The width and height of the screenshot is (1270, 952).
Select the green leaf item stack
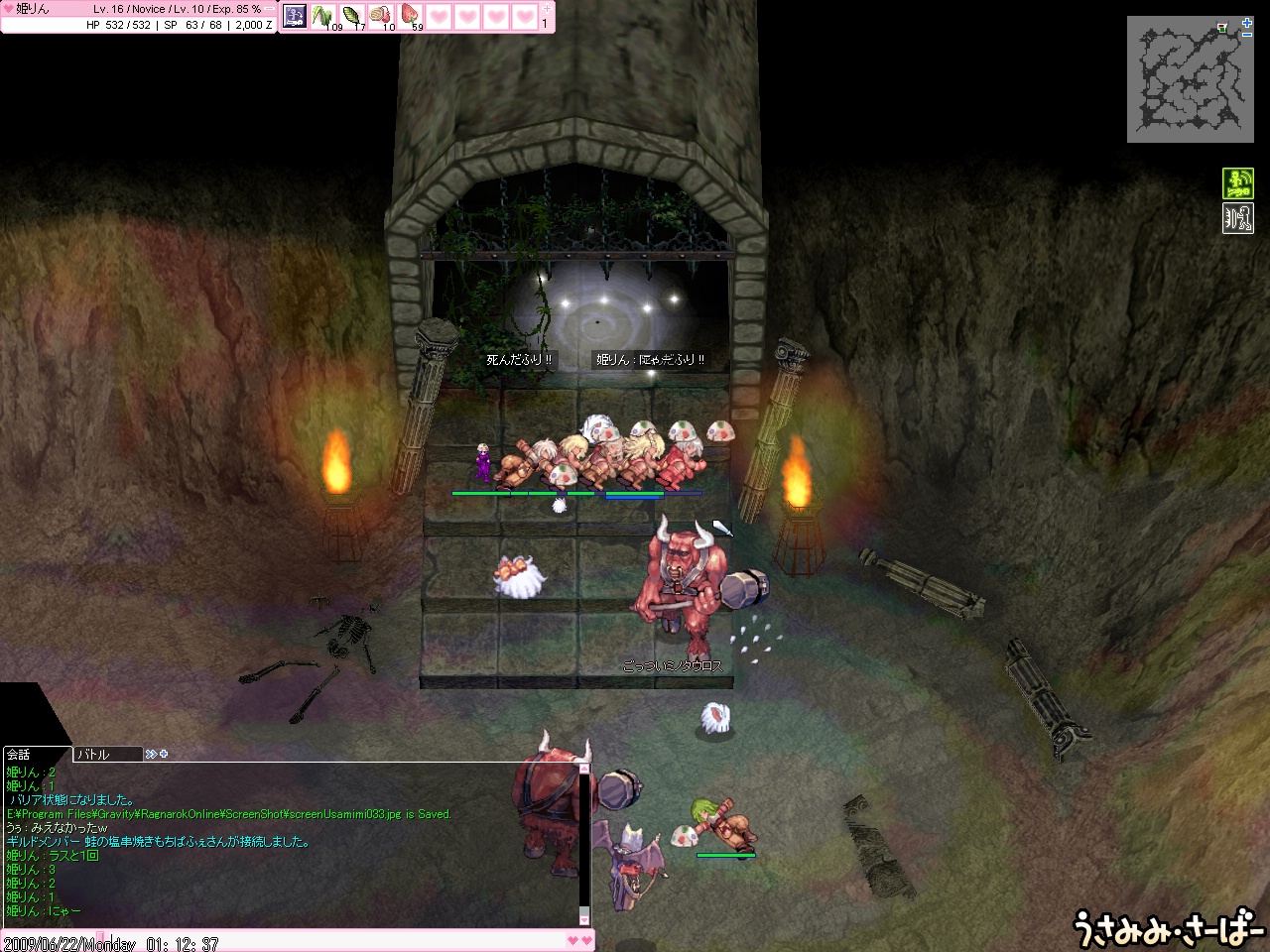(353, 16)
